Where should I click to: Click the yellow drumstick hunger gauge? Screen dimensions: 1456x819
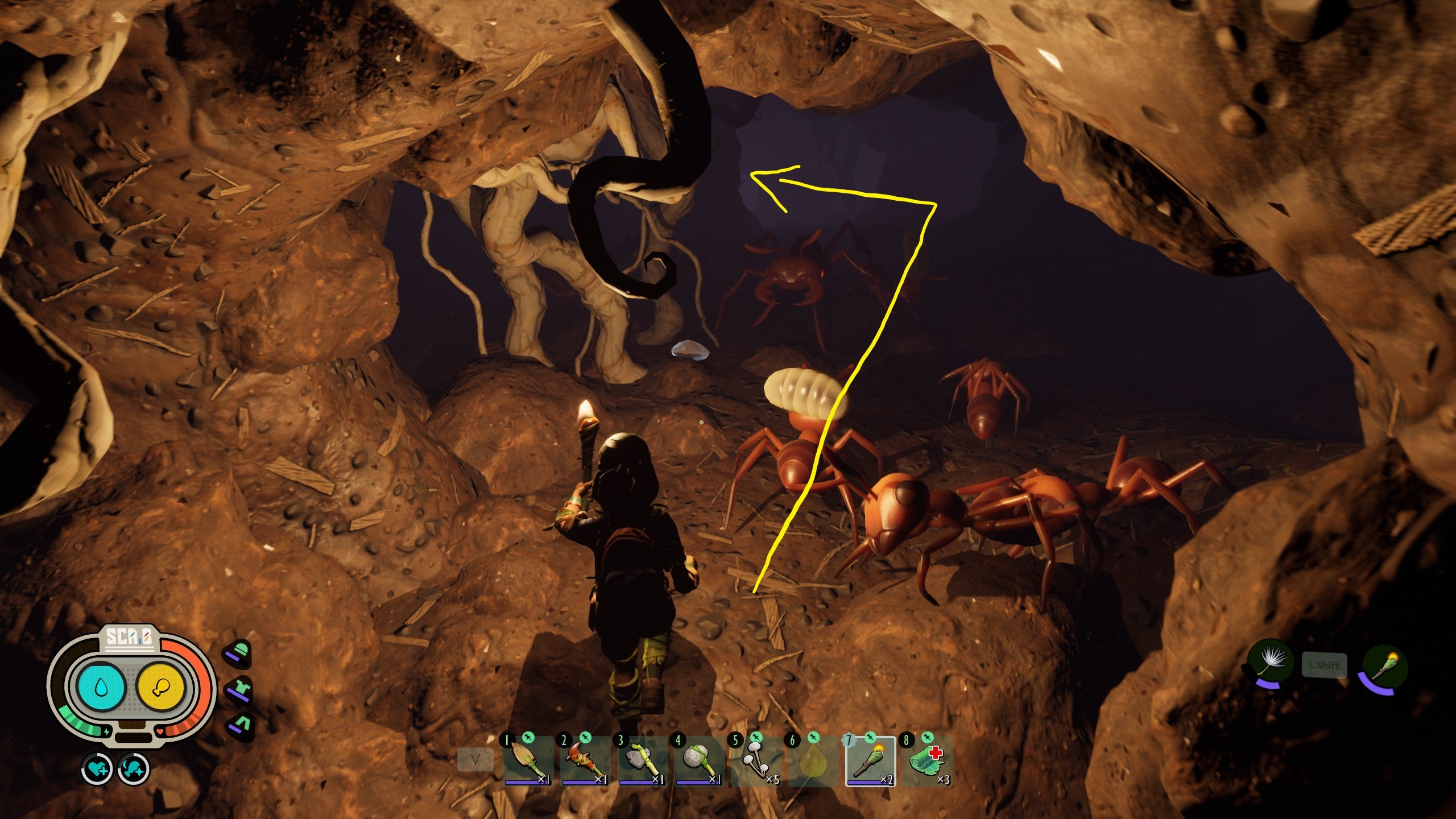click(161, 686)
